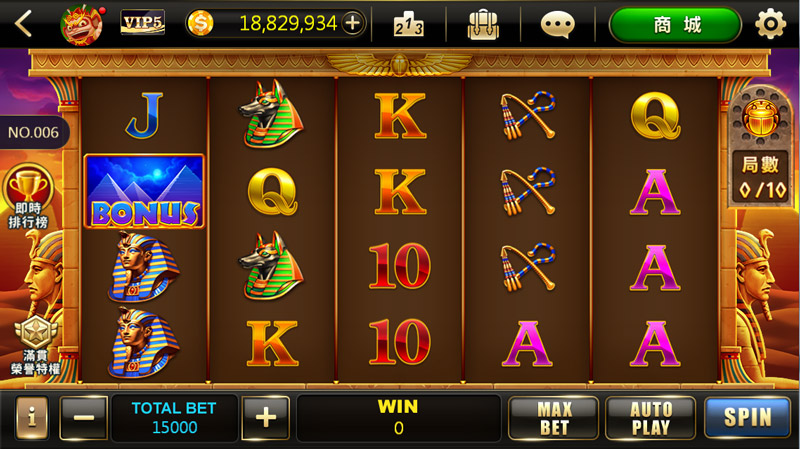
Task: Show the 即時排行榜 trophy ranking
Action: [x=28, y=196]
